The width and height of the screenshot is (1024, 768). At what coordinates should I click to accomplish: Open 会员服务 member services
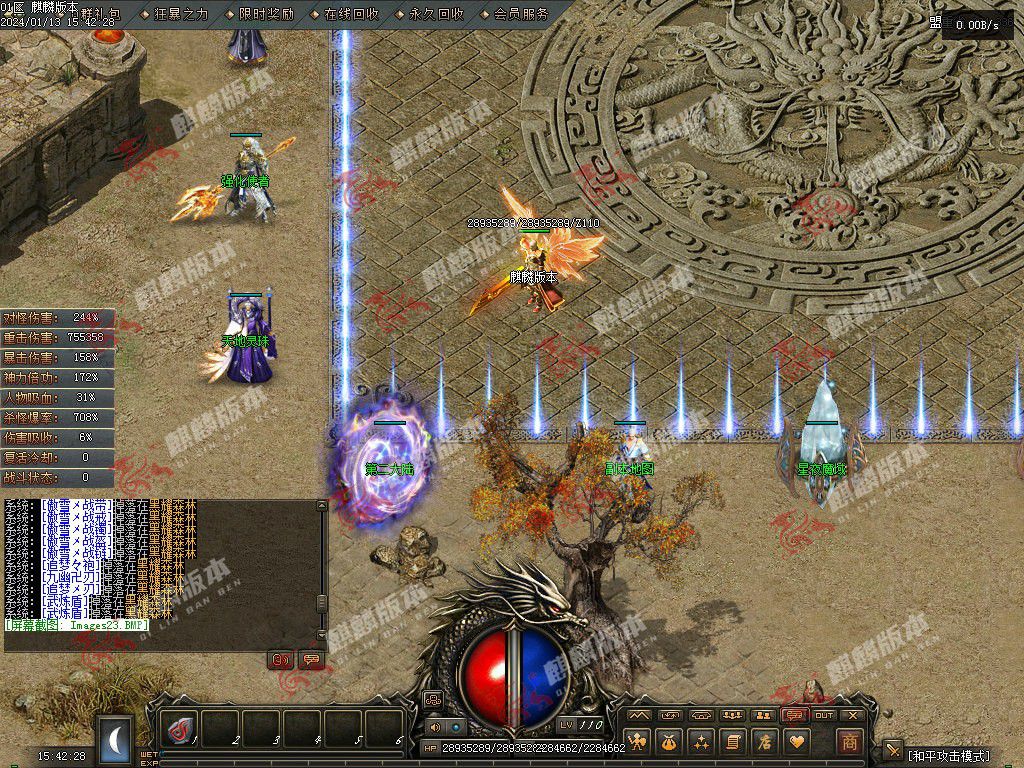[521, 14]
